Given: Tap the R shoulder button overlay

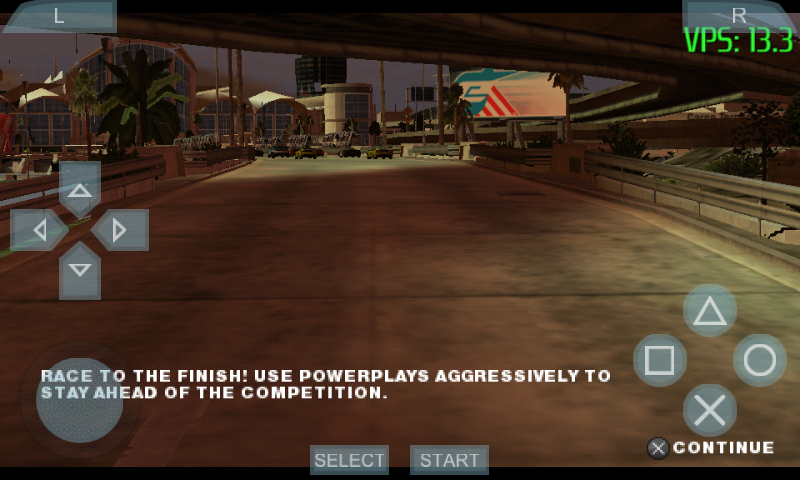Looking at the screenshot, I should pos(740,15).
